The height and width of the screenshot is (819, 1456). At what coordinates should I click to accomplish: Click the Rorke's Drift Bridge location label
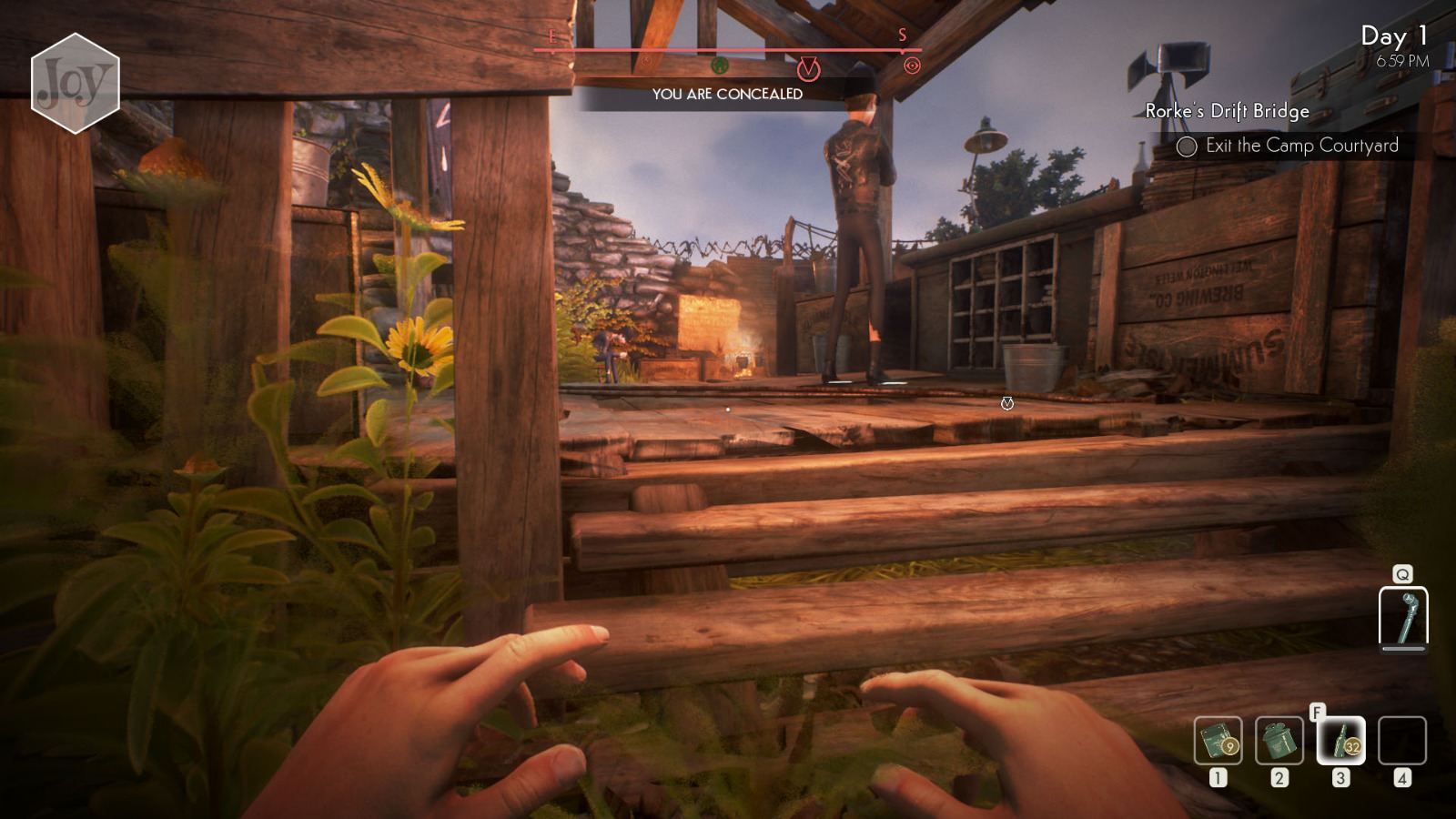point(1226,113)
